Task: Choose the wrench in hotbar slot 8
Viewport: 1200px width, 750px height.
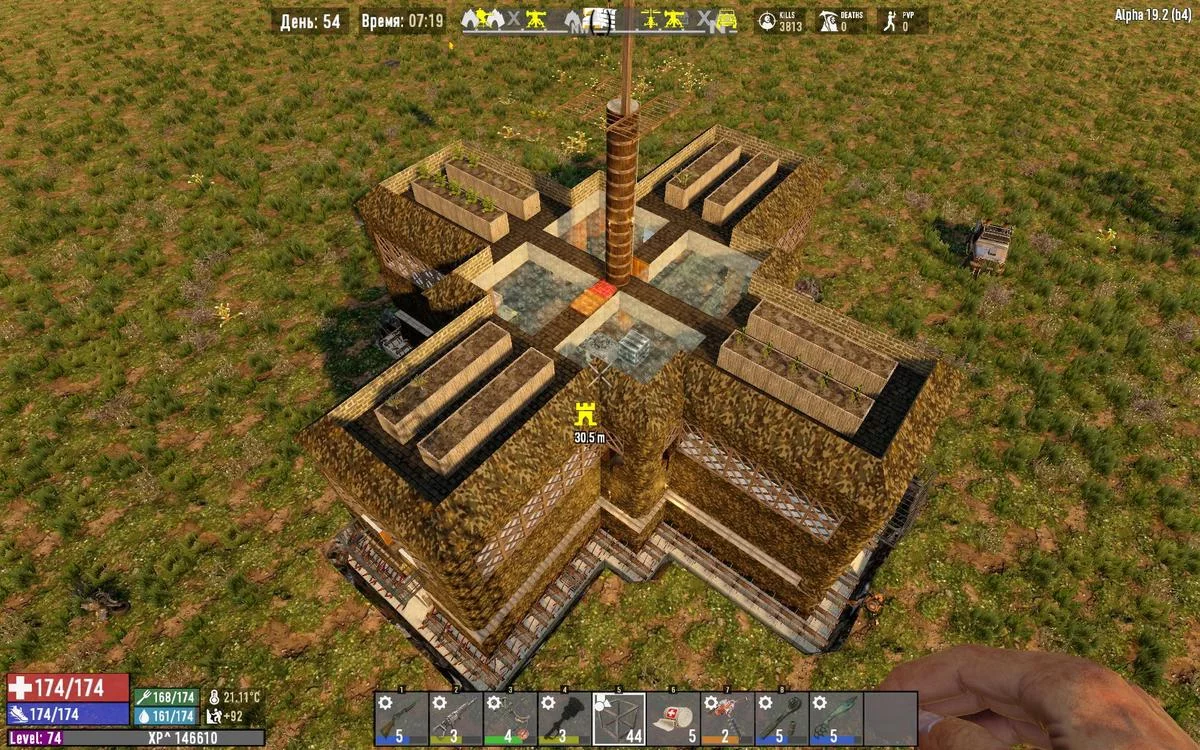Action: [x=781, y=718]
